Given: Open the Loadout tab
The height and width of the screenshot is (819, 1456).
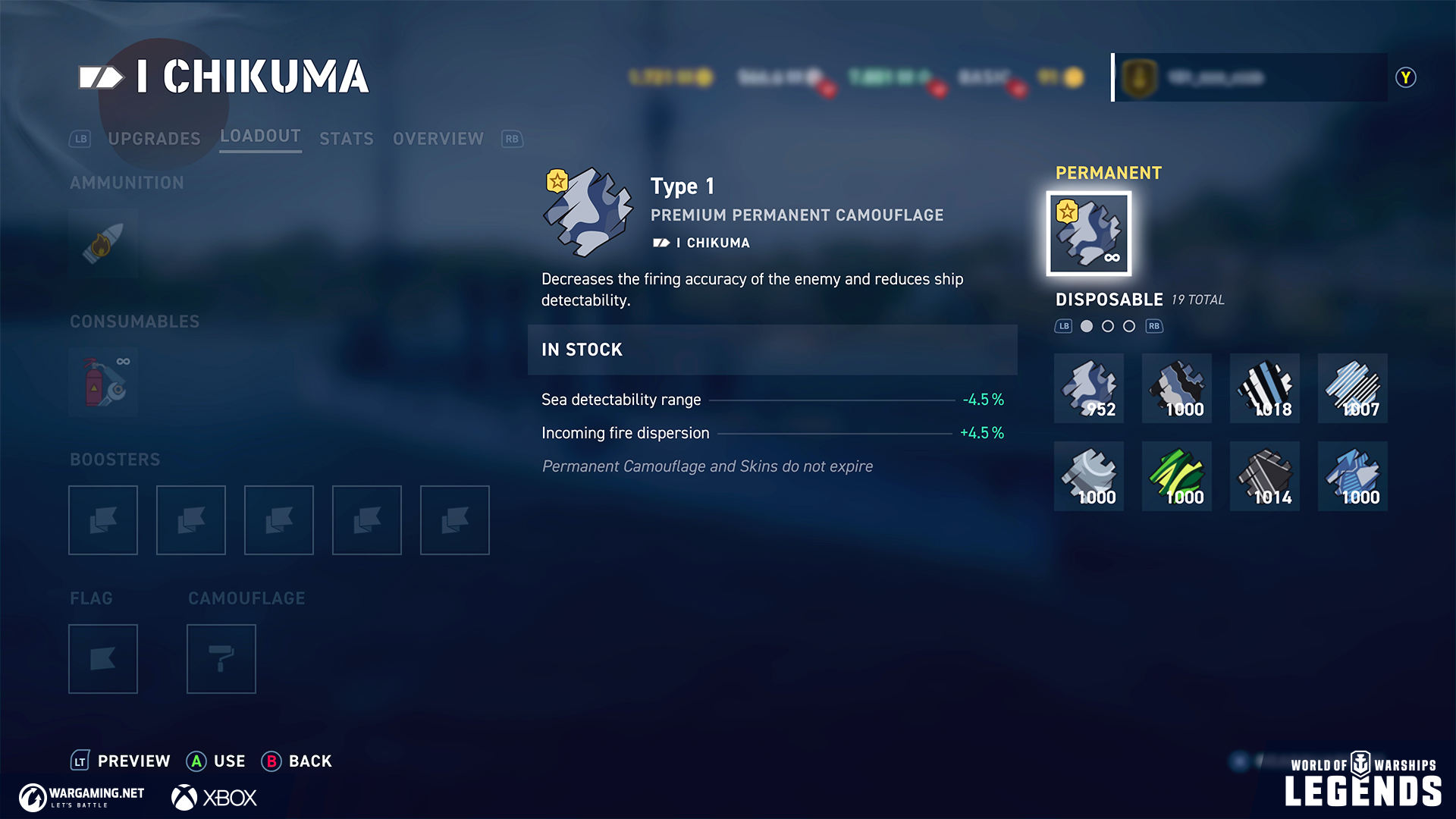Looking at the screenshot, I should tap(260, 136).
